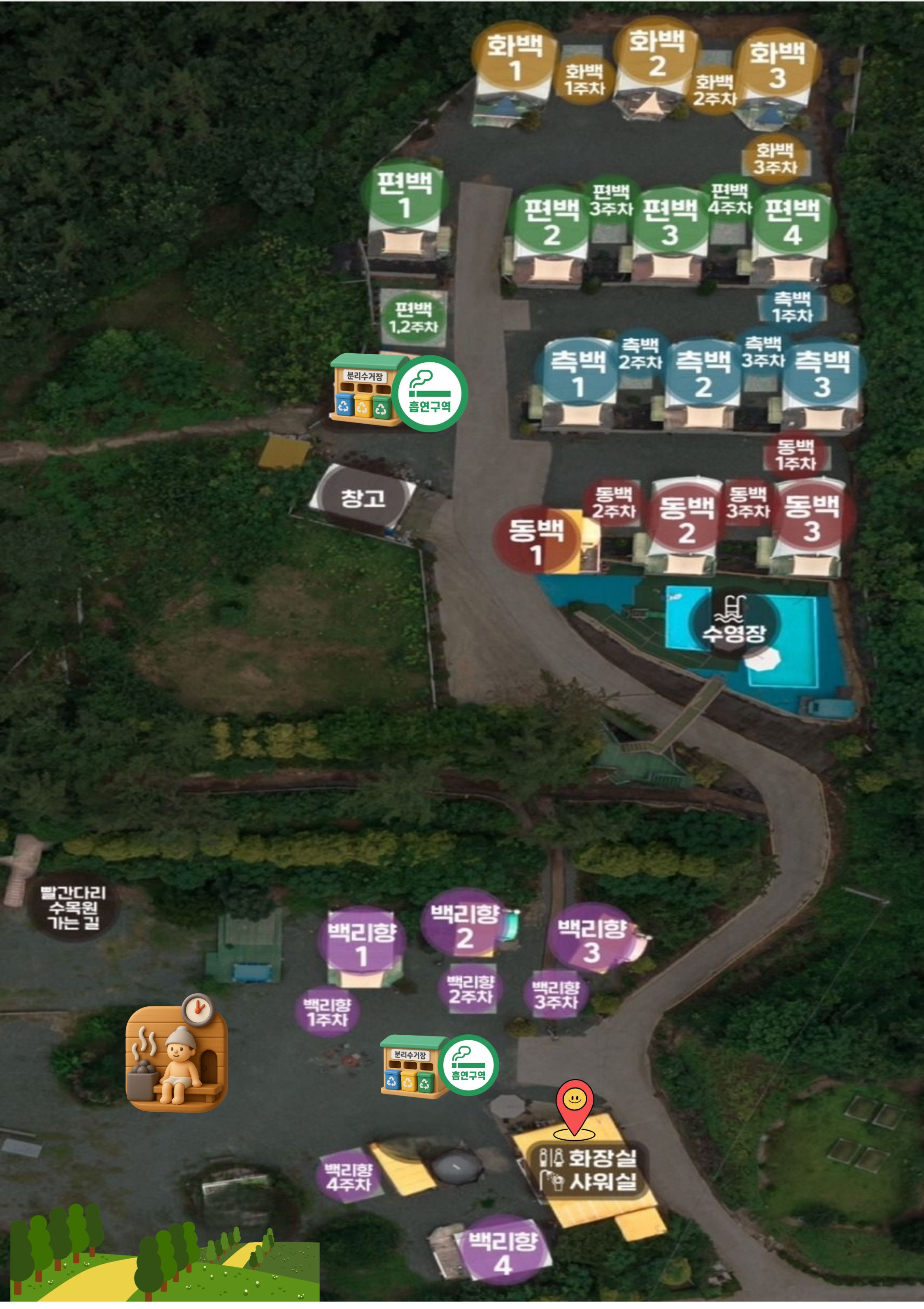
Task: Select the 측백 1주차 parking marker
Action: point(792,307)
